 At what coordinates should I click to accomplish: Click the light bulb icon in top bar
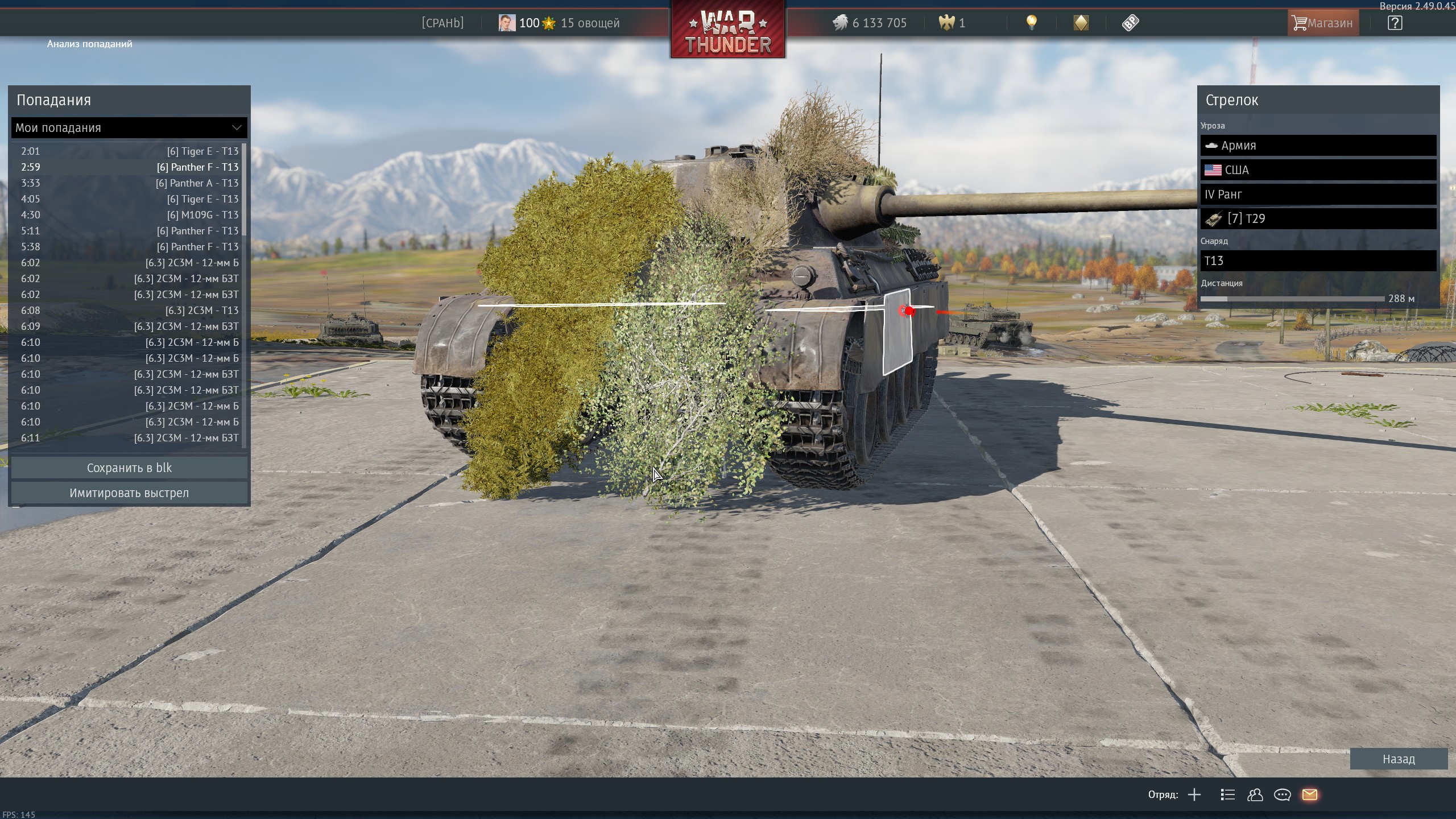pos(1031,23)
